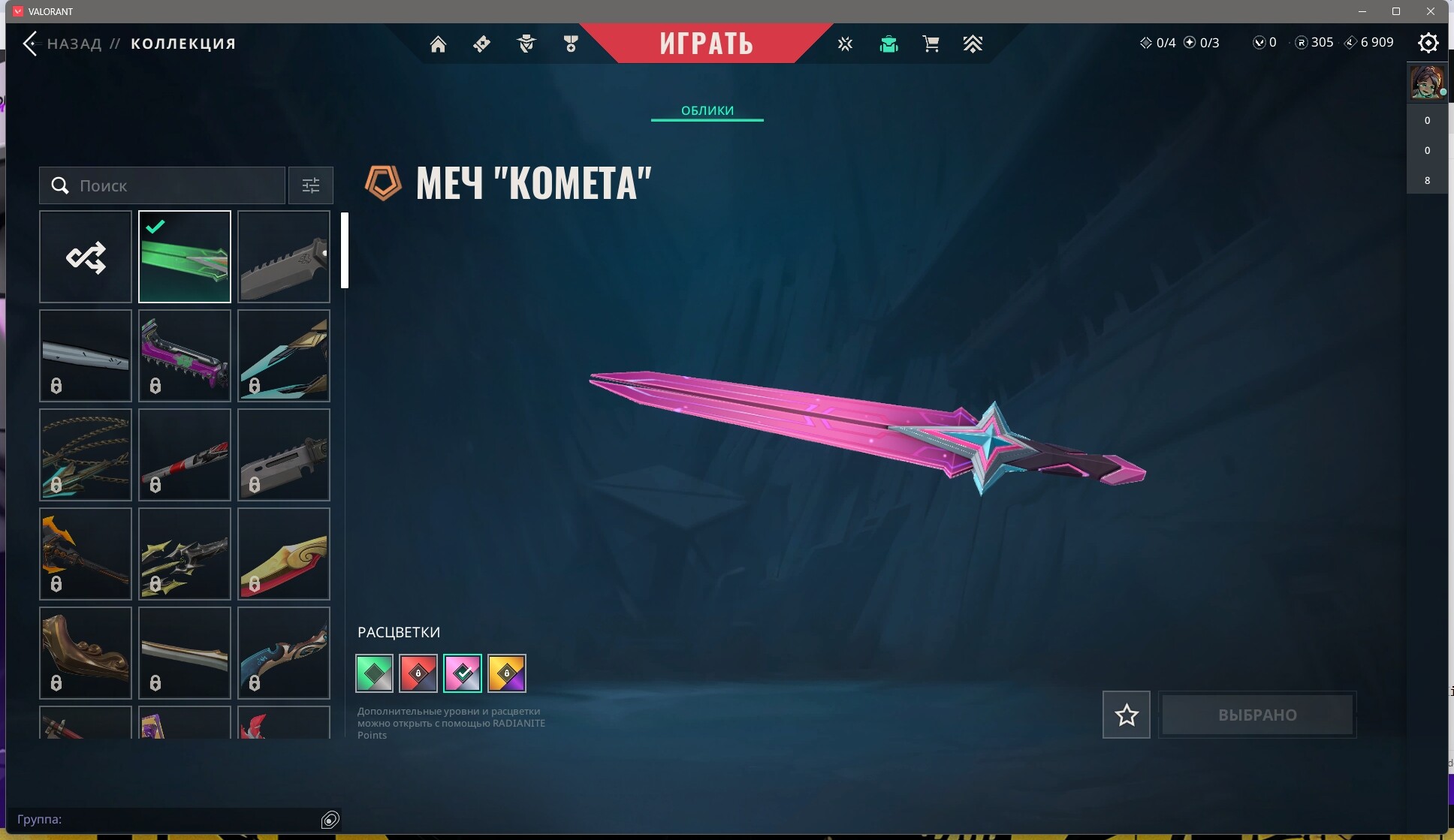Open the Career medal icon

tap(571, 44)
